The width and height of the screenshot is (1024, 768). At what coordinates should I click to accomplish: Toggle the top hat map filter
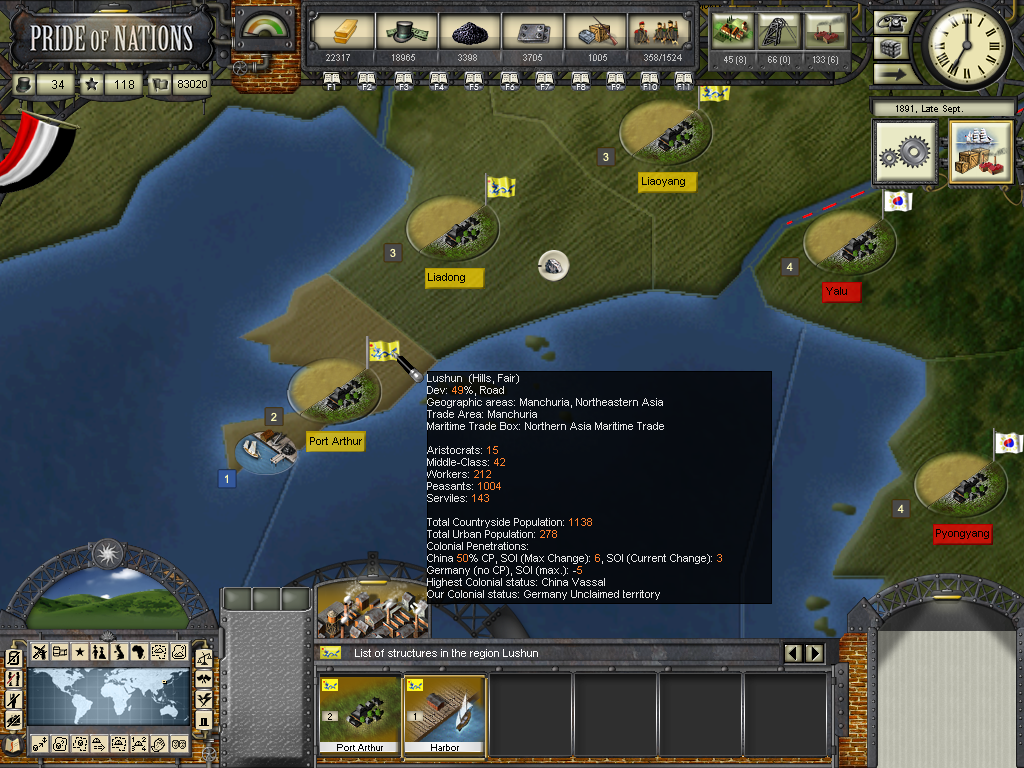(x=204, y=720)
